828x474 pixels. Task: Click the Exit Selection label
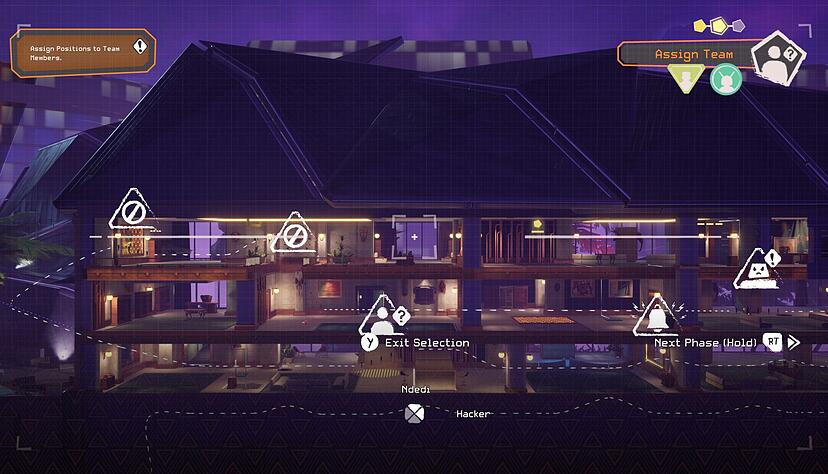pyautogui.click(x=427, y=342)
